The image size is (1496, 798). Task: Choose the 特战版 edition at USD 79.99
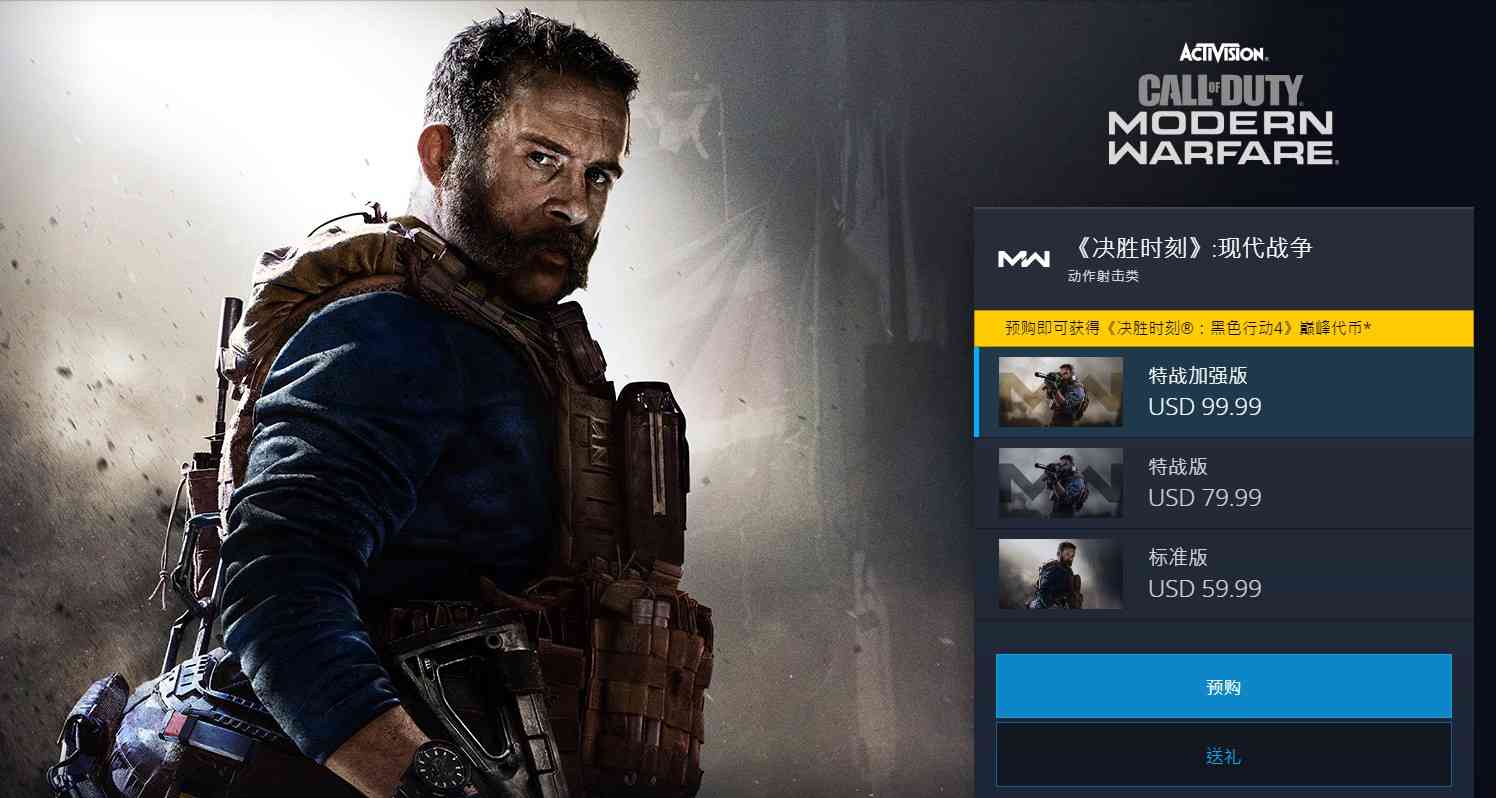pyautogui.click(x=1223, y=483)
